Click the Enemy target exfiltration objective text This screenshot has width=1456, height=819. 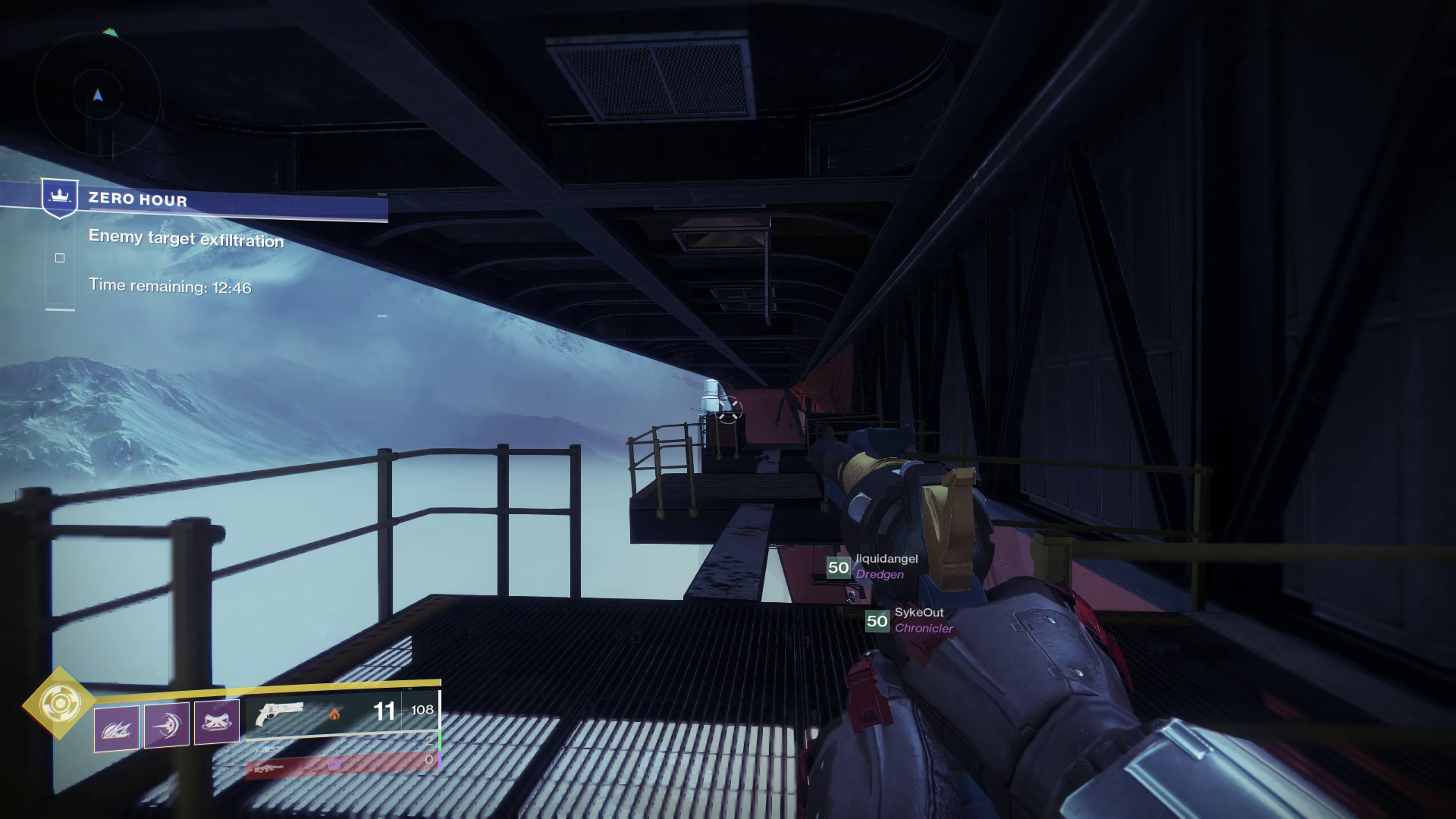pyautogui.click(x=186, y=240)
